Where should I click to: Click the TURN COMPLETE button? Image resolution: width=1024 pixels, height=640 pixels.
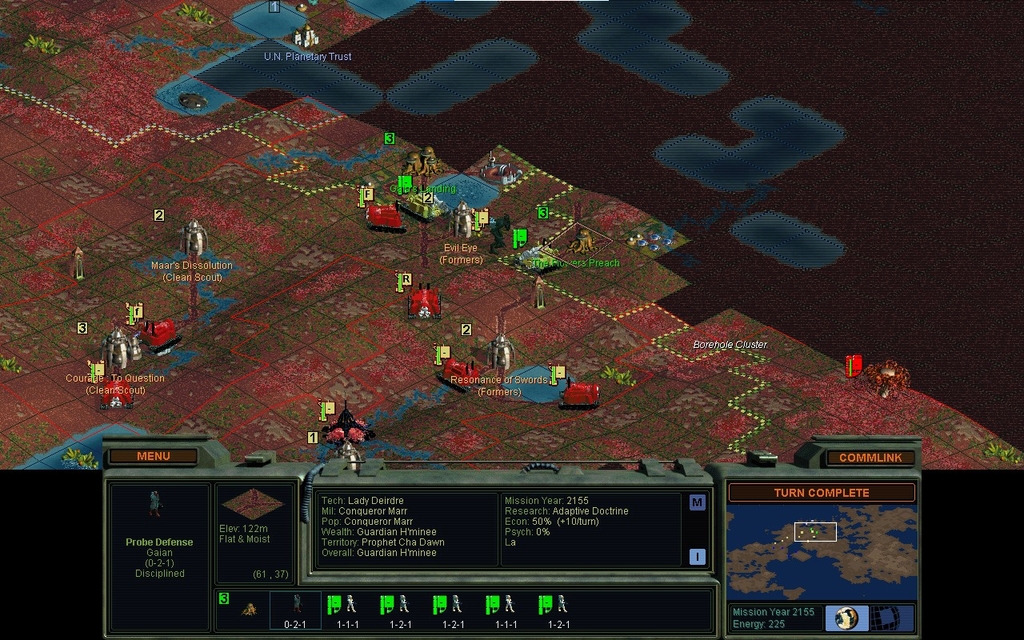click(821, 492)
